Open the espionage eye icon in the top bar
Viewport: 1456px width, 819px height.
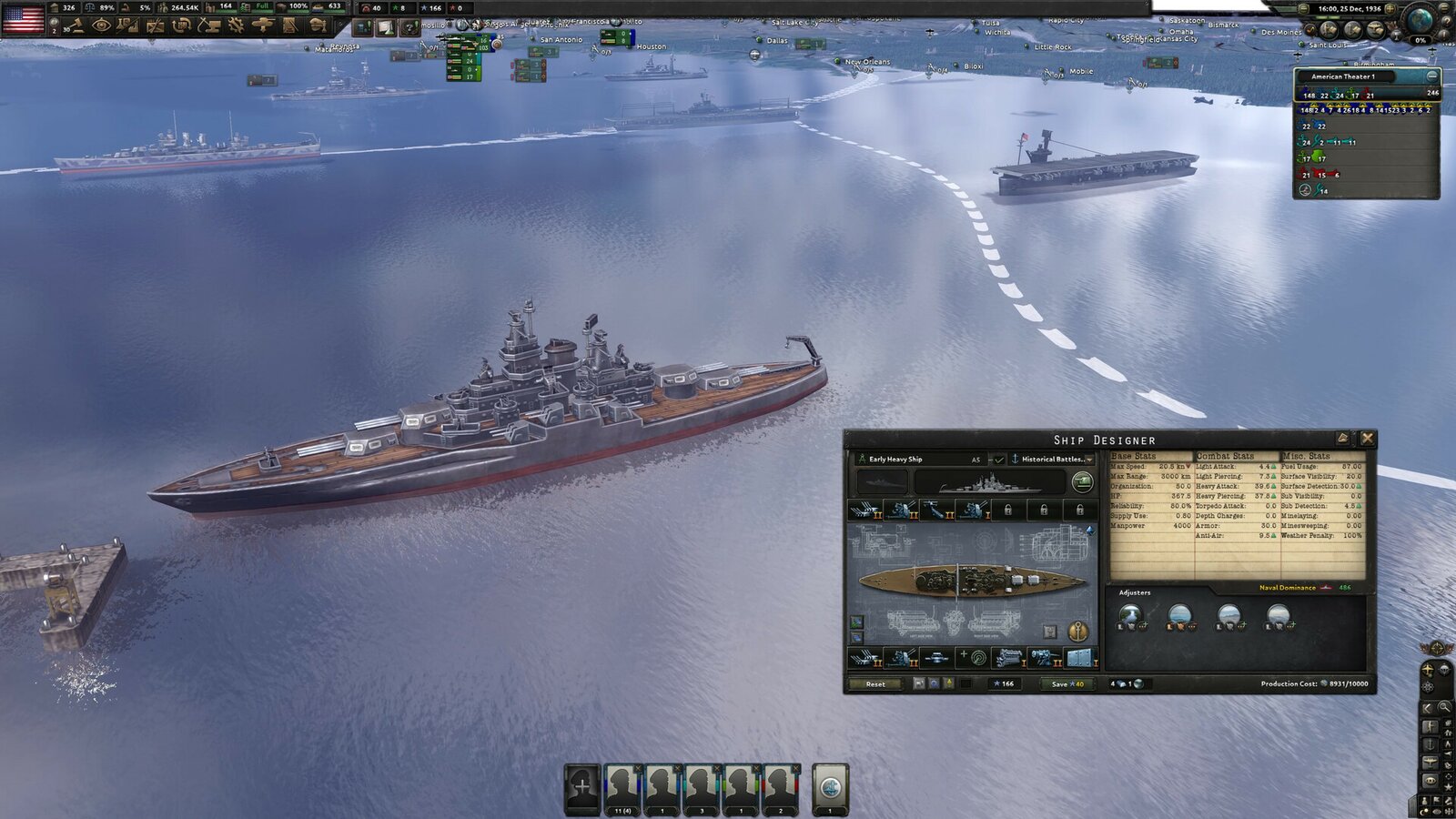pyautogui.click(x=102, y=27)
